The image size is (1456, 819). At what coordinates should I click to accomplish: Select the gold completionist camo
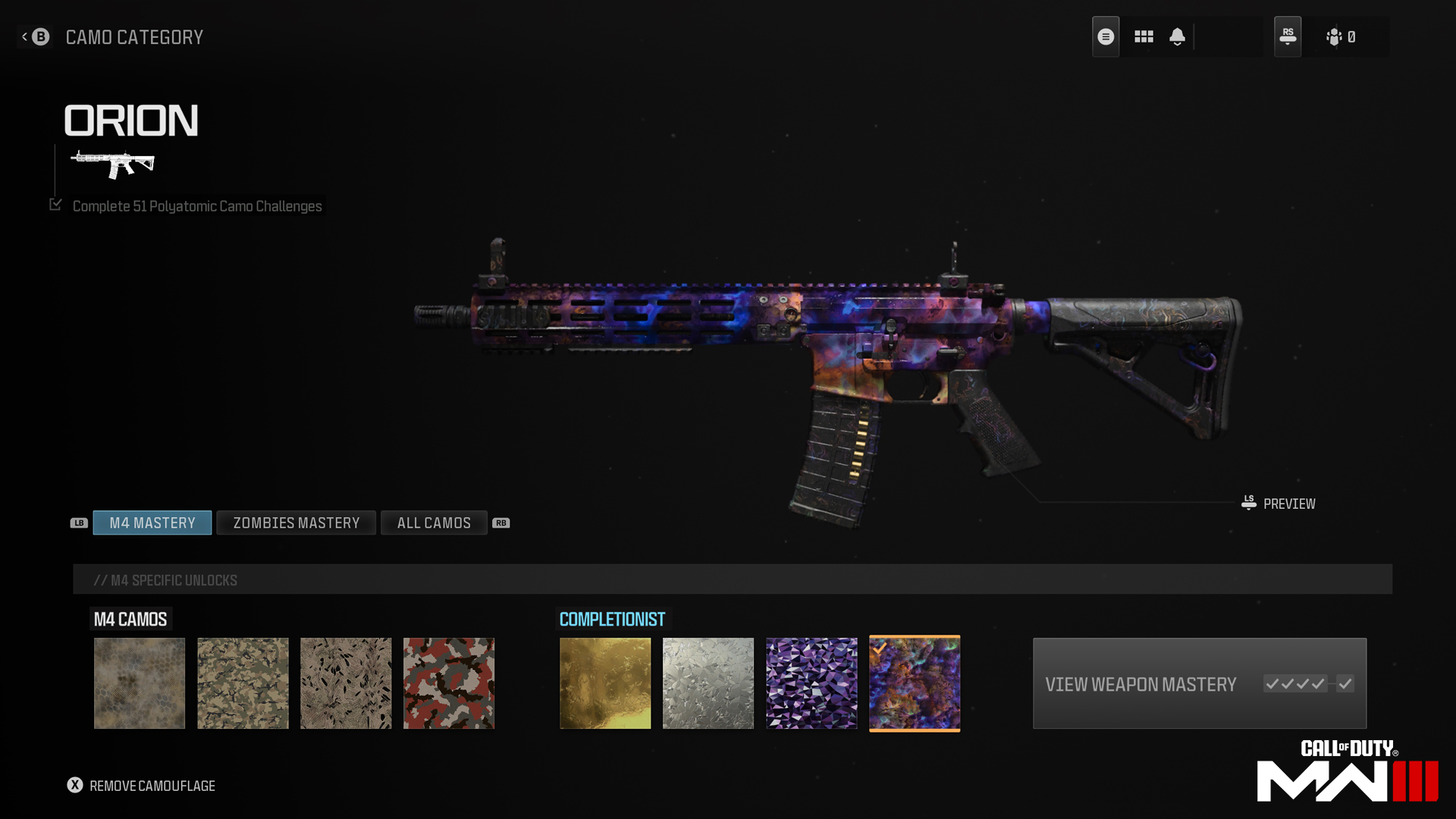(605, 683)
